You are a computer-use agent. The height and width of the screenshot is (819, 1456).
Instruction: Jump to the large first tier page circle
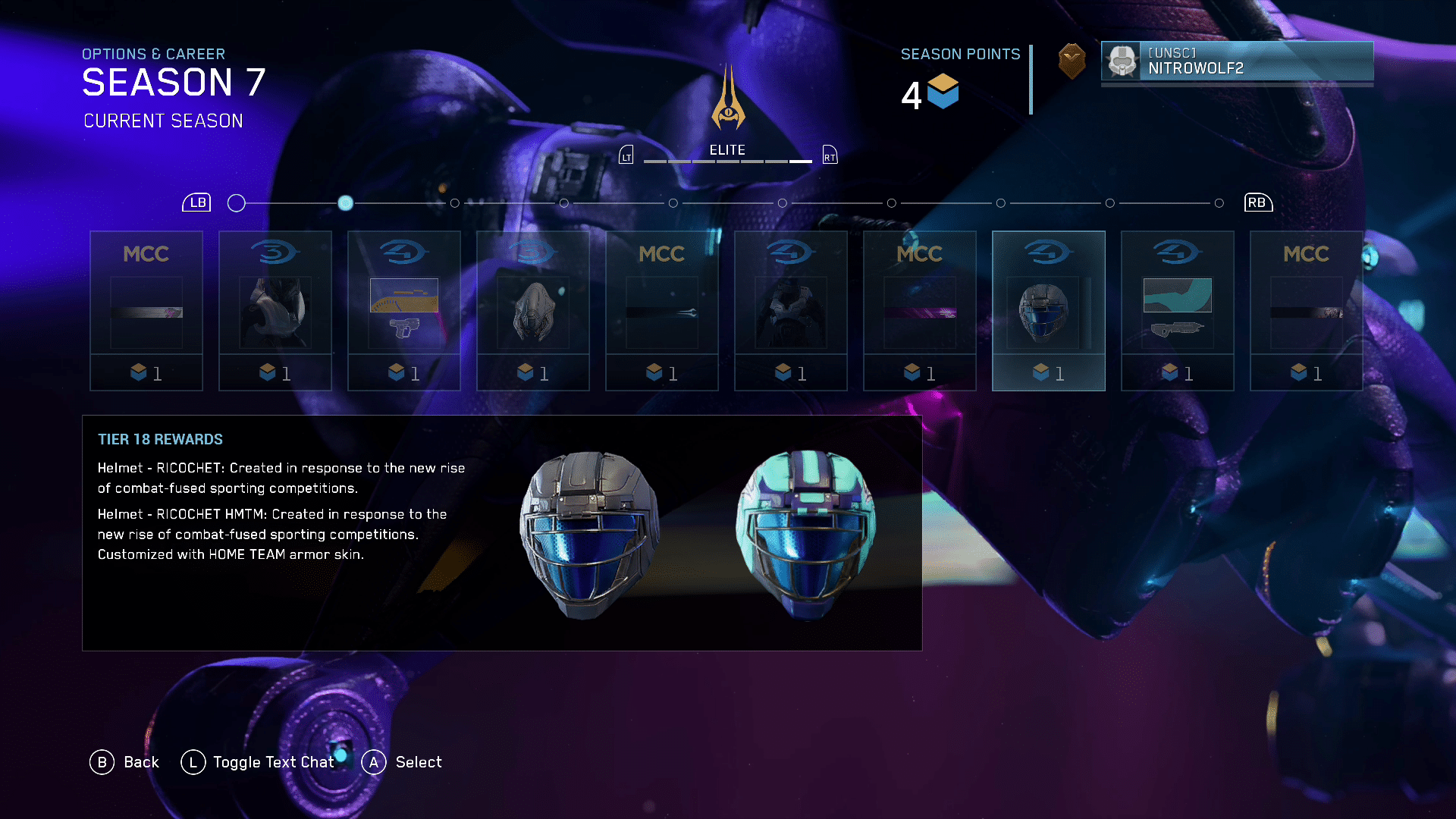(237, 203)
